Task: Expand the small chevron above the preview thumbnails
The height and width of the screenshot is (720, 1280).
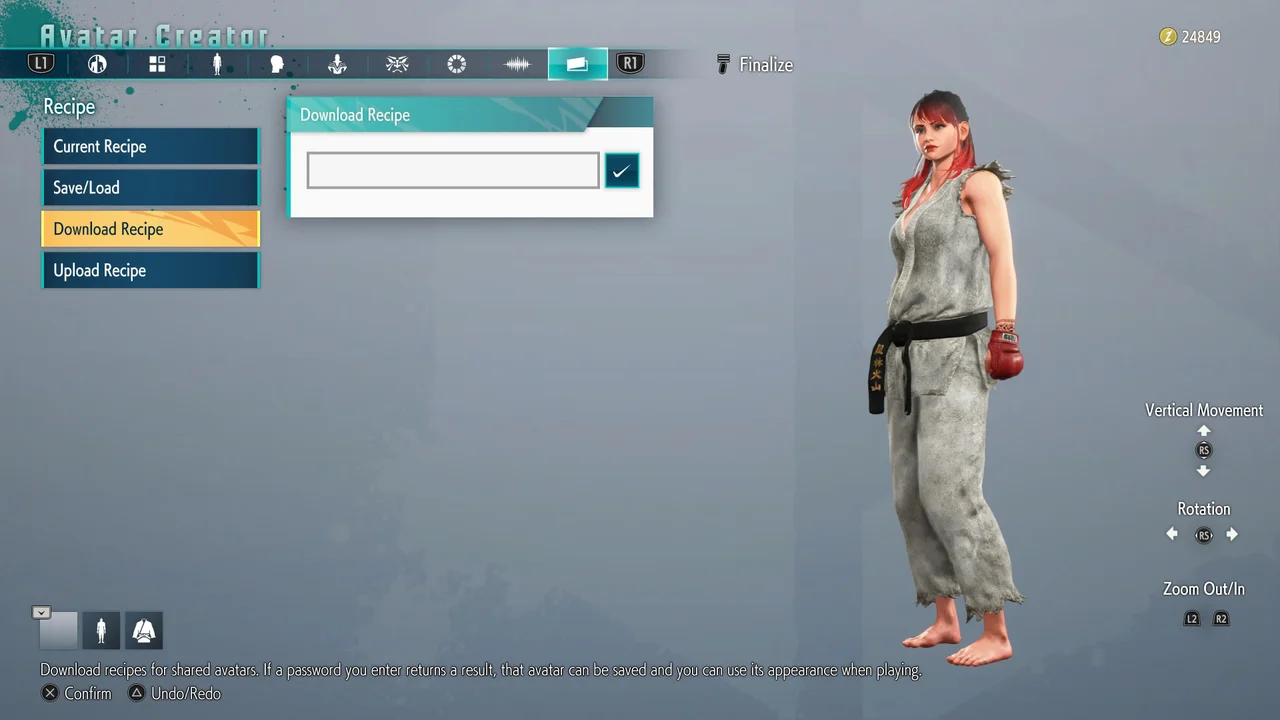Action: pyautogui.click(x=41, y=612)
